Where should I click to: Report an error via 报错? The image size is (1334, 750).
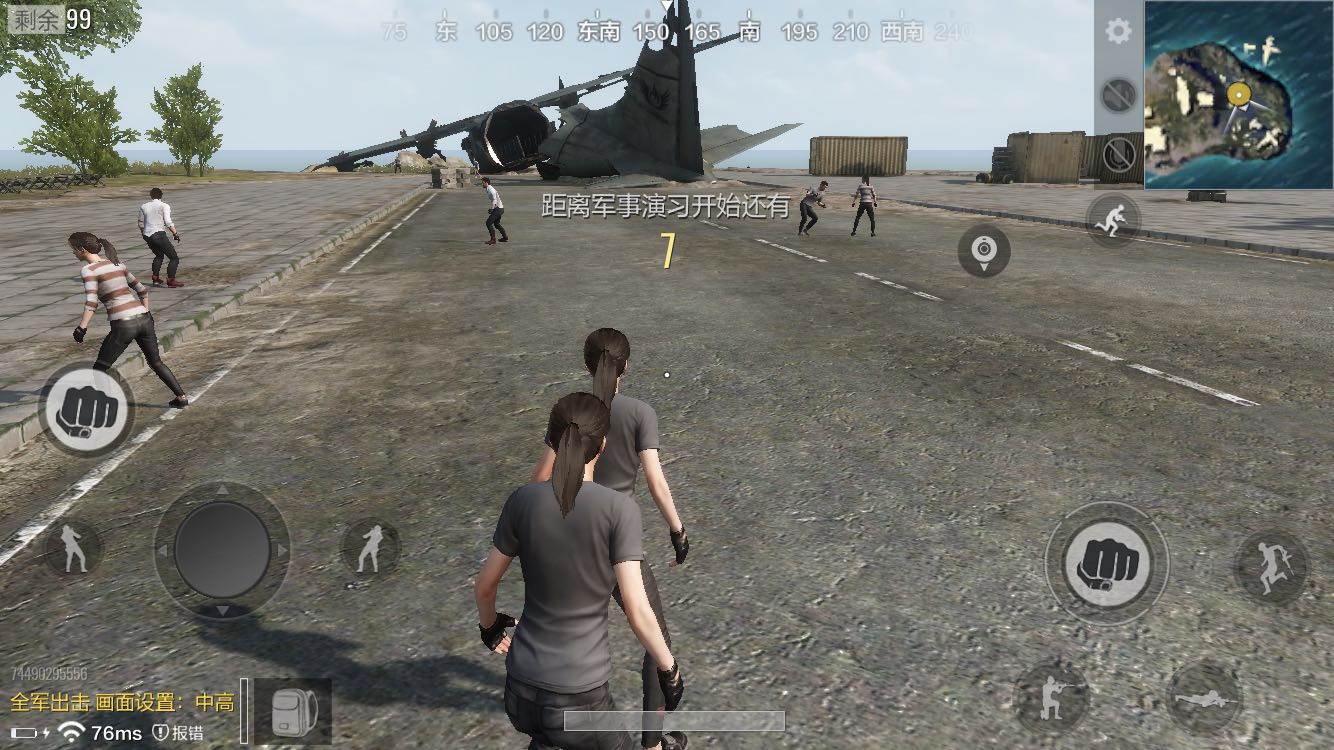point(179,732)
